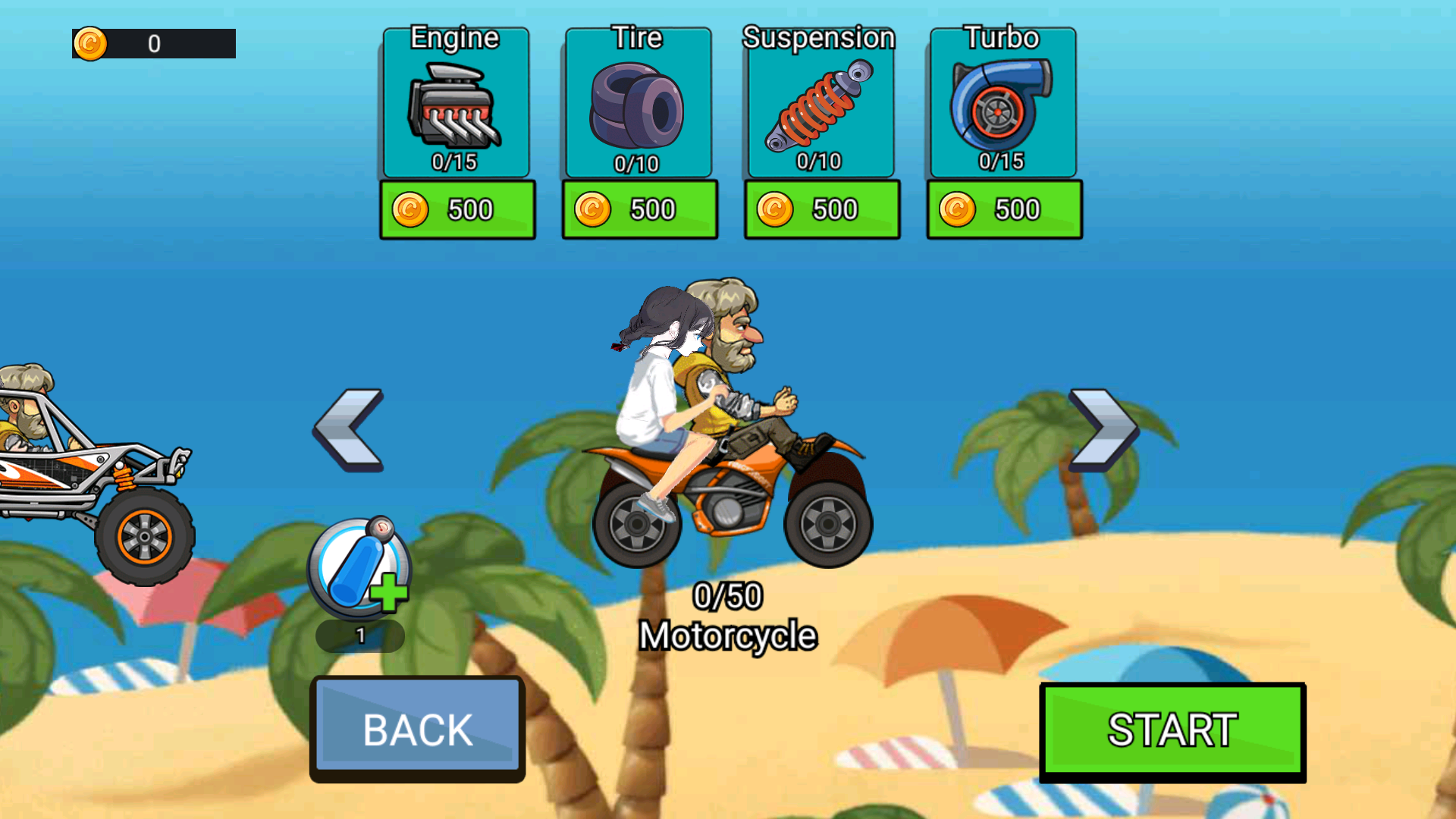
Task: Click the coin icon on the Turbo price tag
Action: pos(958,209)
